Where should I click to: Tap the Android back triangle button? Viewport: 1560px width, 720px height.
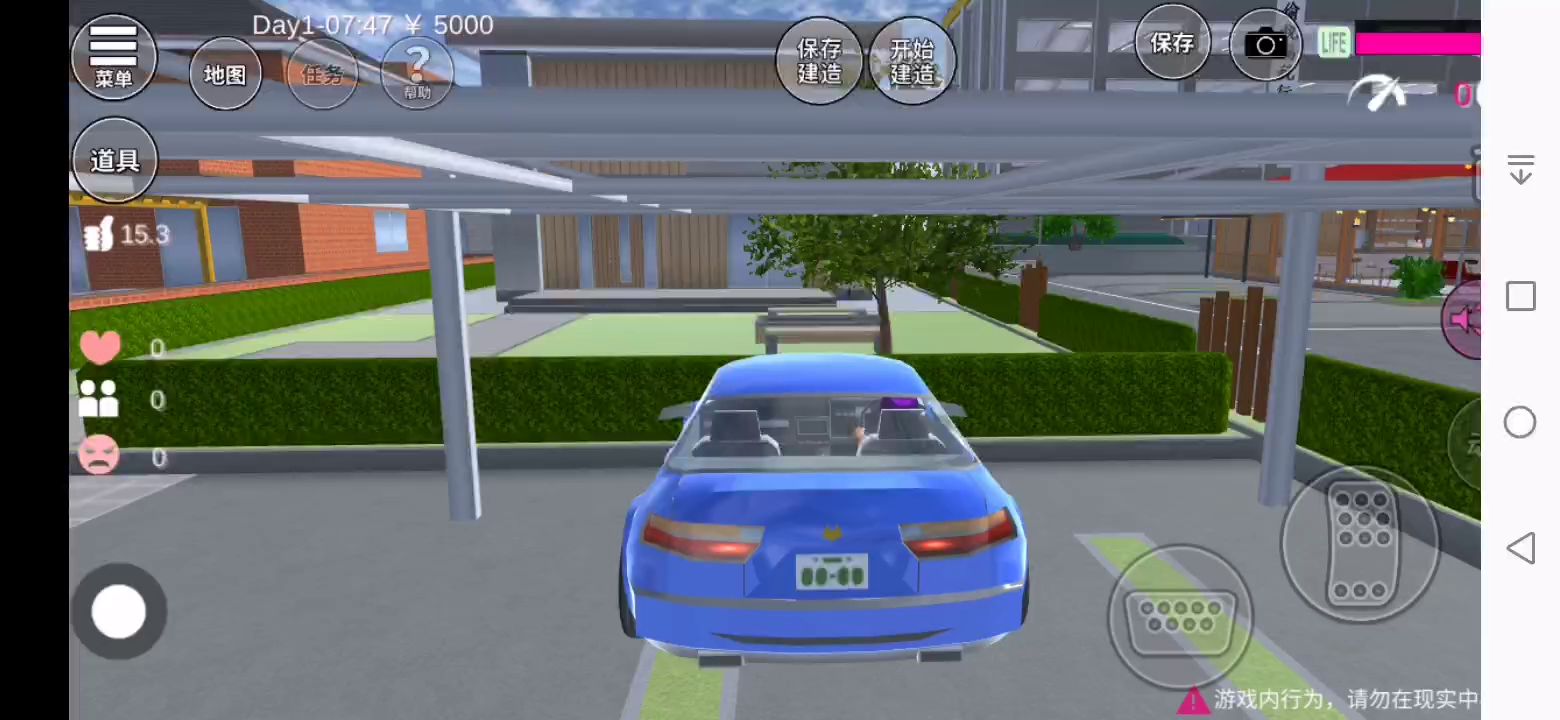click(x=1520, y=548)
